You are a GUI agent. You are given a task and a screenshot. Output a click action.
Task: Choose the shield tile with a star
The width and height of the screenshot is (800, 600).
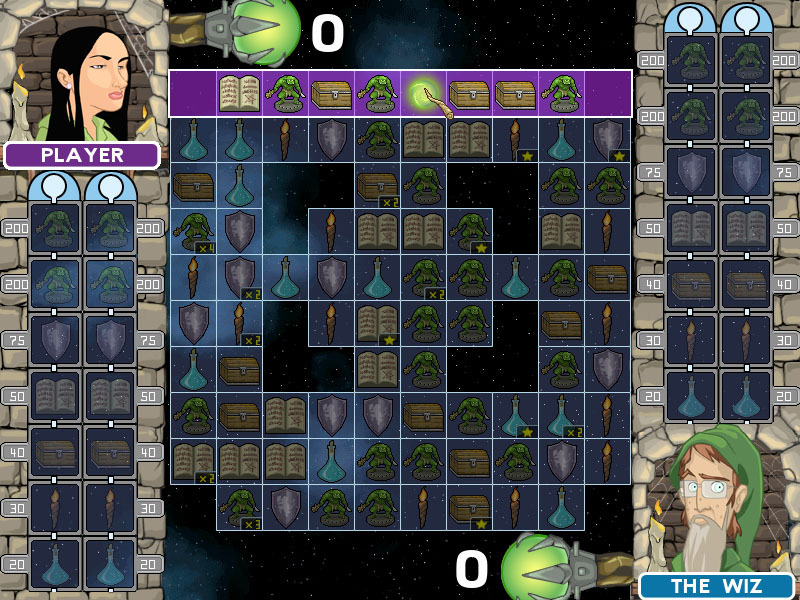click(607, 140)
